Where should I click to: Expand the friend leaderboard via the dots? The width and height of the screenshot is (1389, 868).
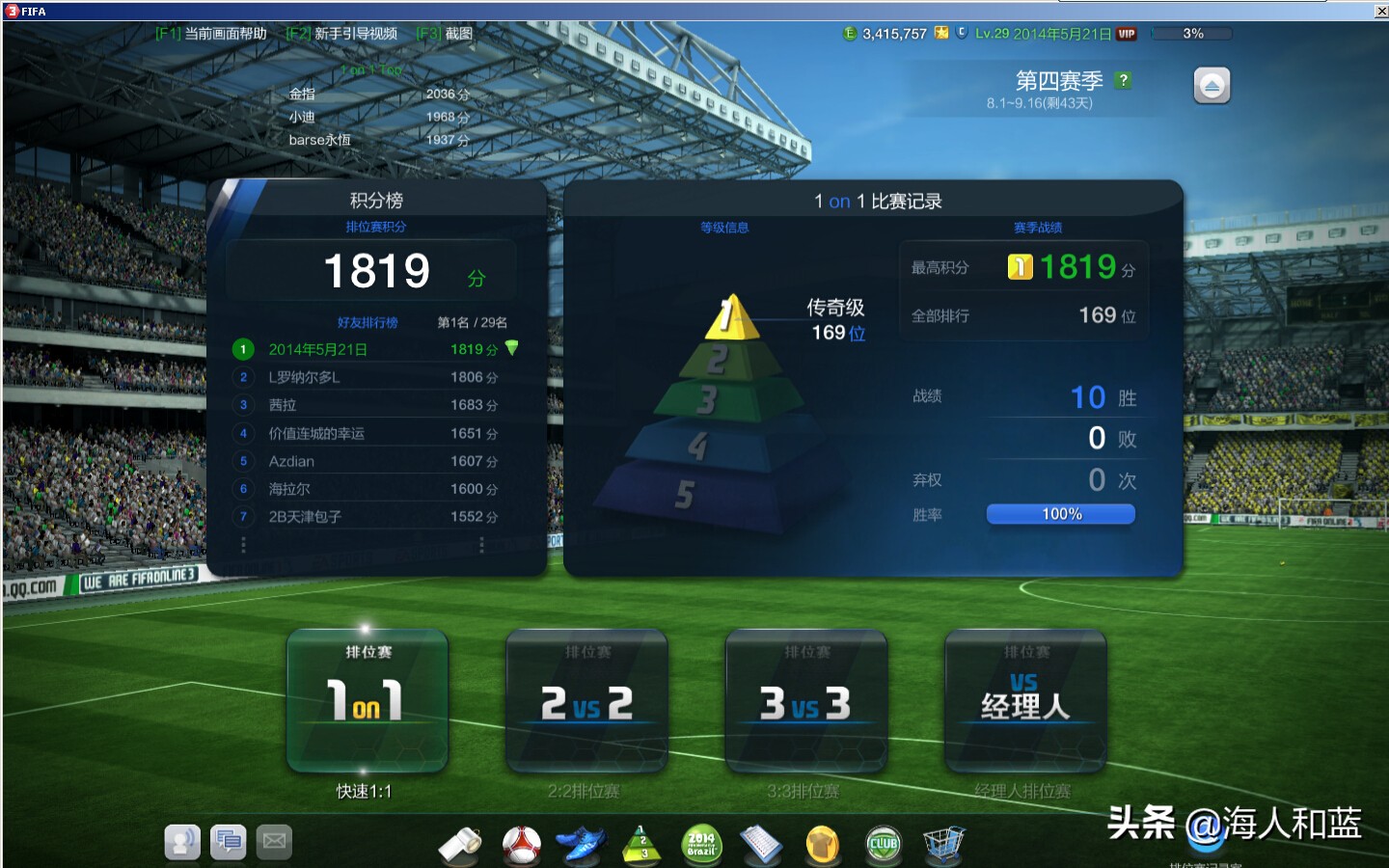point(243,545)
